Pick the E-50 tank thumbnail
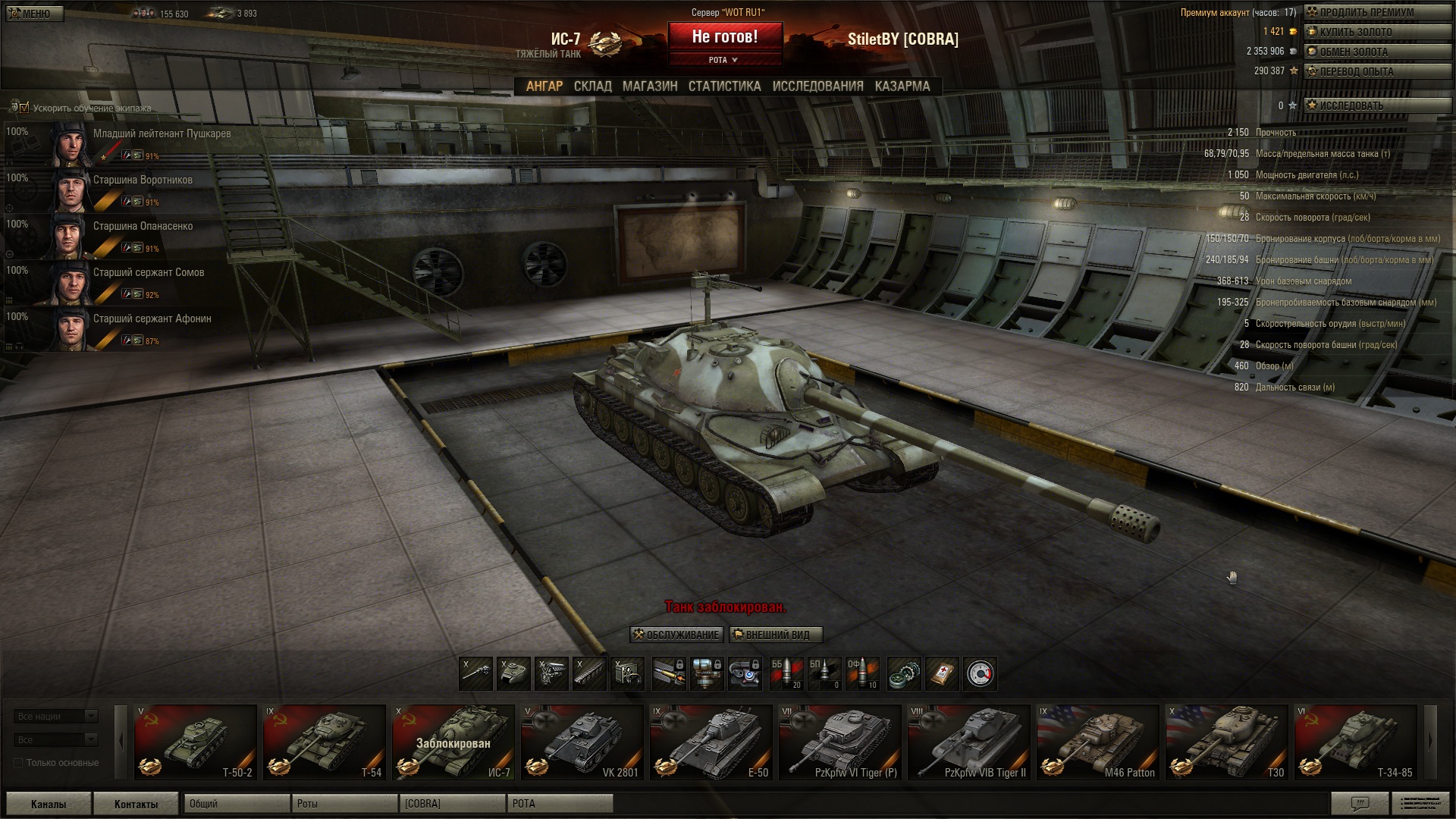The height and width of the screenshot is (819, 1456). pos(711,742)
